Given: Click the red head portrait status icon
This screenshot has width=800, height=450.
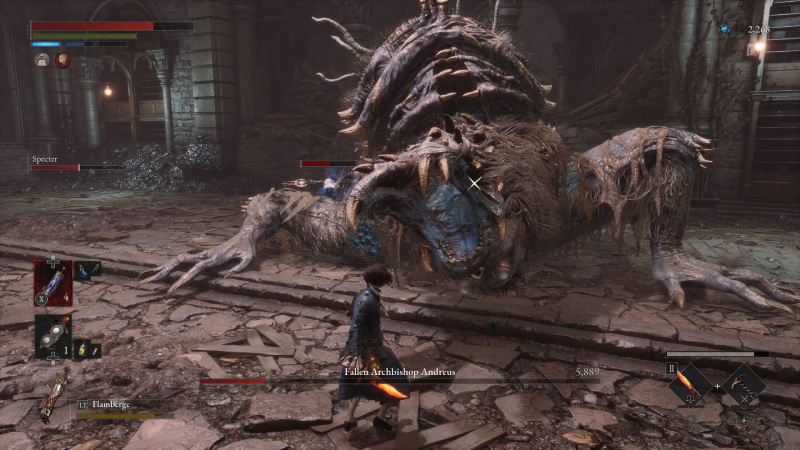Looking at the screenshot, I should [63, 60].
